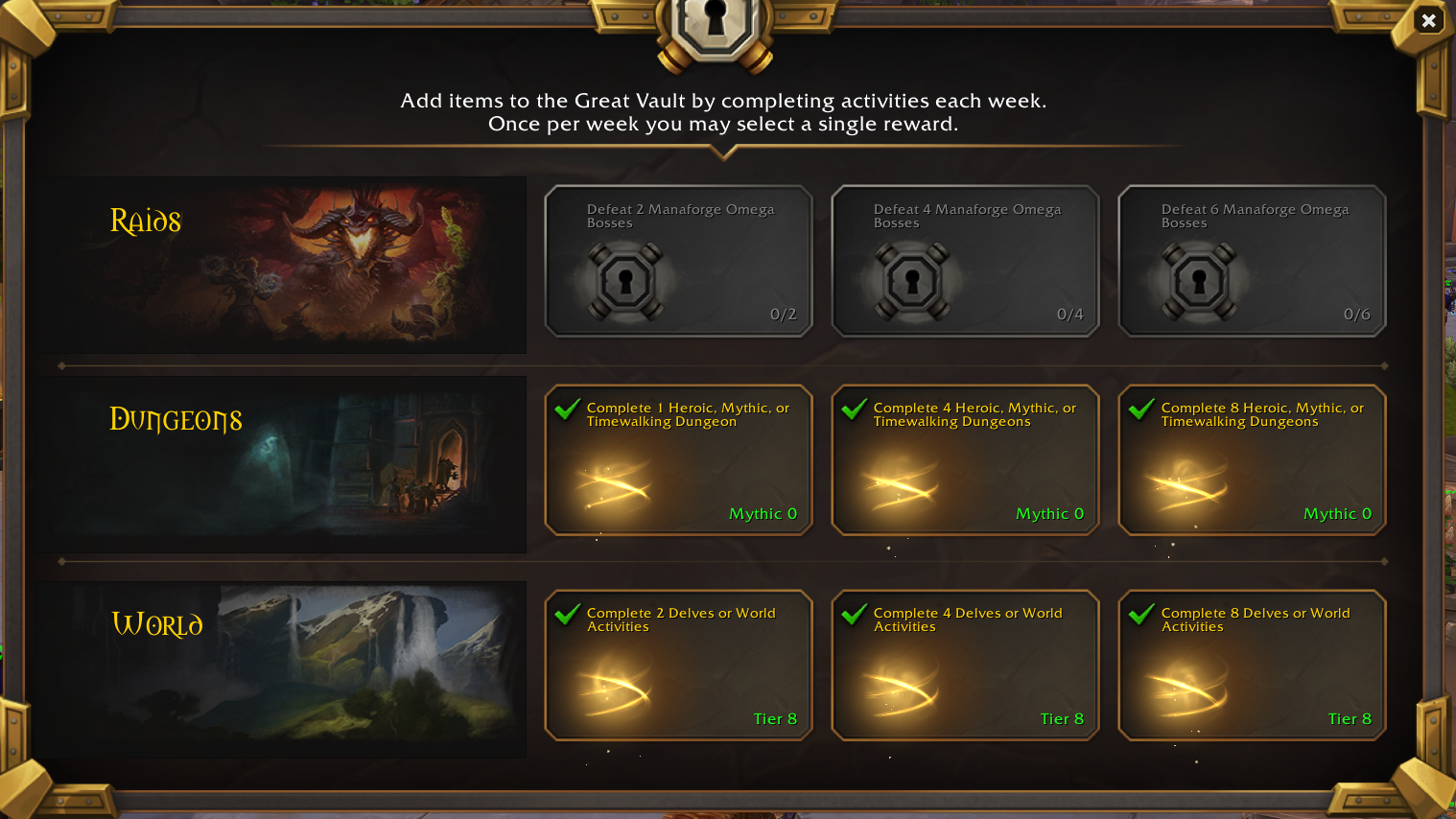
Task: Click the green checkmark on 'Complete 4 Delves or World Activities'
Action: tap(854, 616)
